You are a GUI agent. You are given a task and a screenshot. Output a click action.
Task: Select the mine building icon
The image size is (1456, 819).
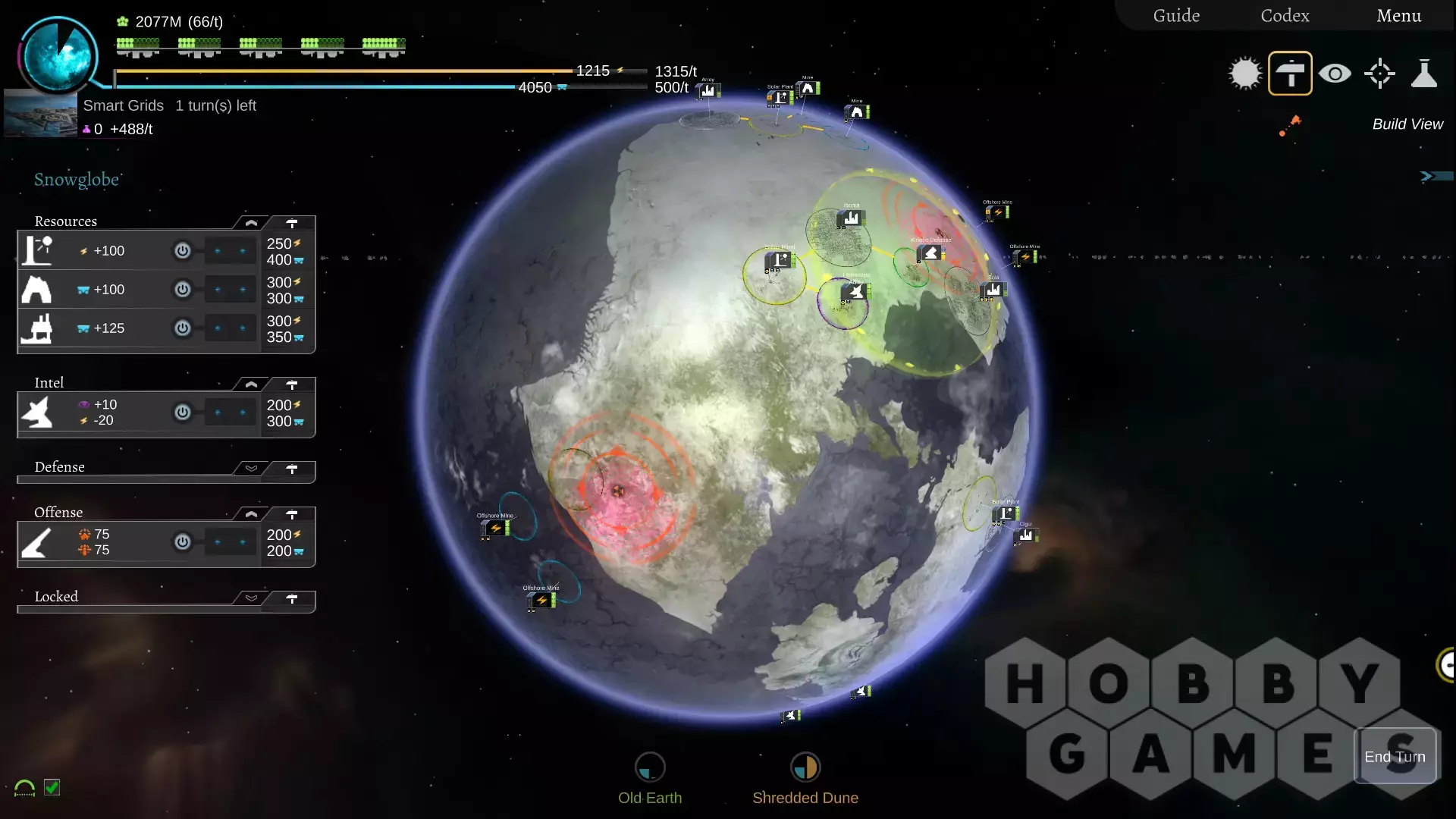coord(36,290)
